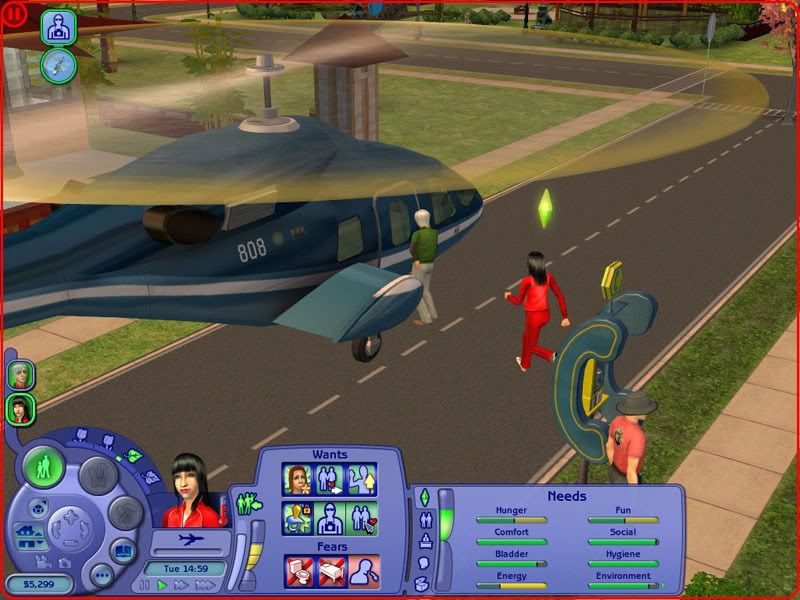Open the Needs panel diamond tab
This screenshot has height=600, width=800.
coord(423,497)
